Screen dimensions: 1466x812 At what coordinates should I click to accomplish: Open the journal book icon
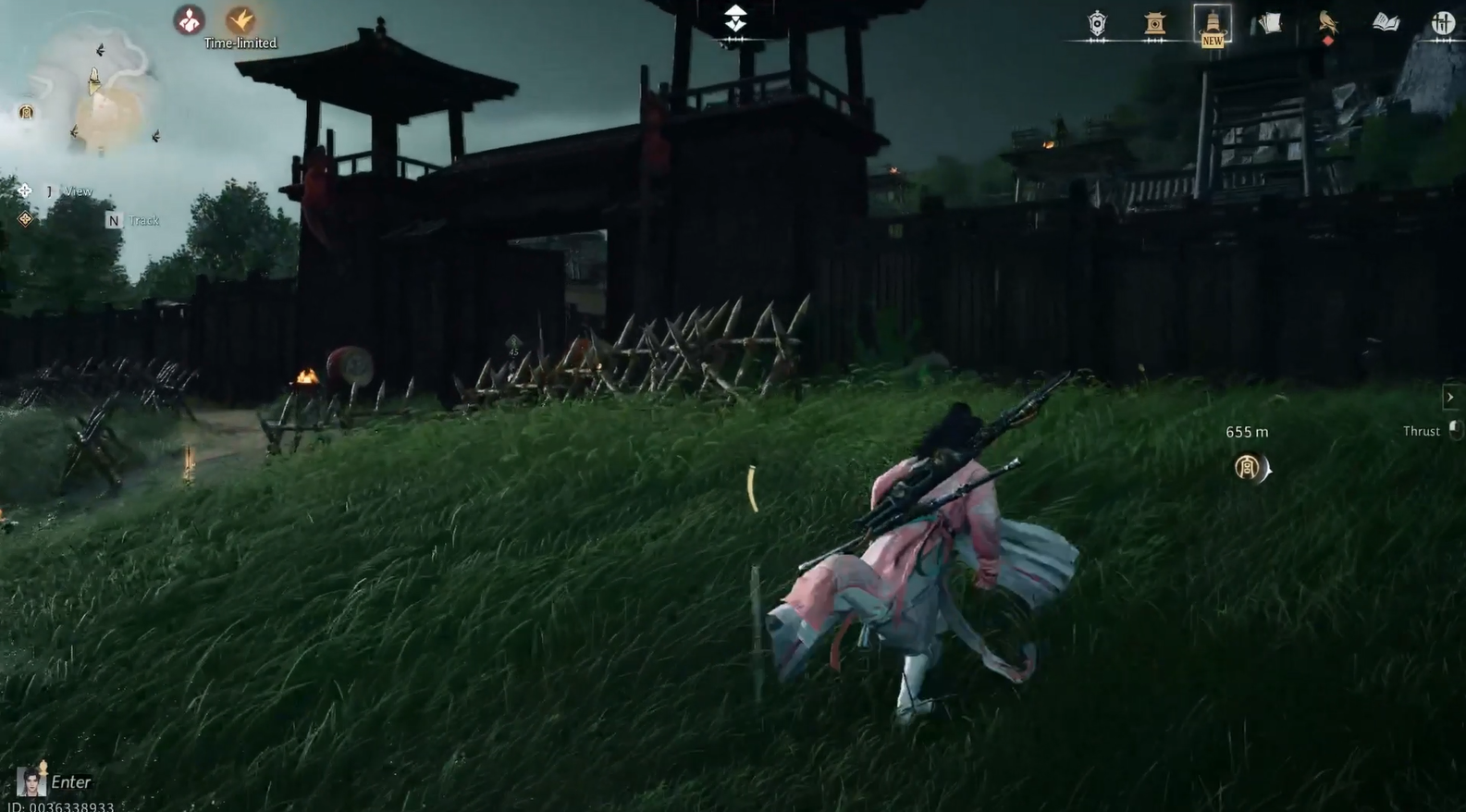pos(1385,23)
